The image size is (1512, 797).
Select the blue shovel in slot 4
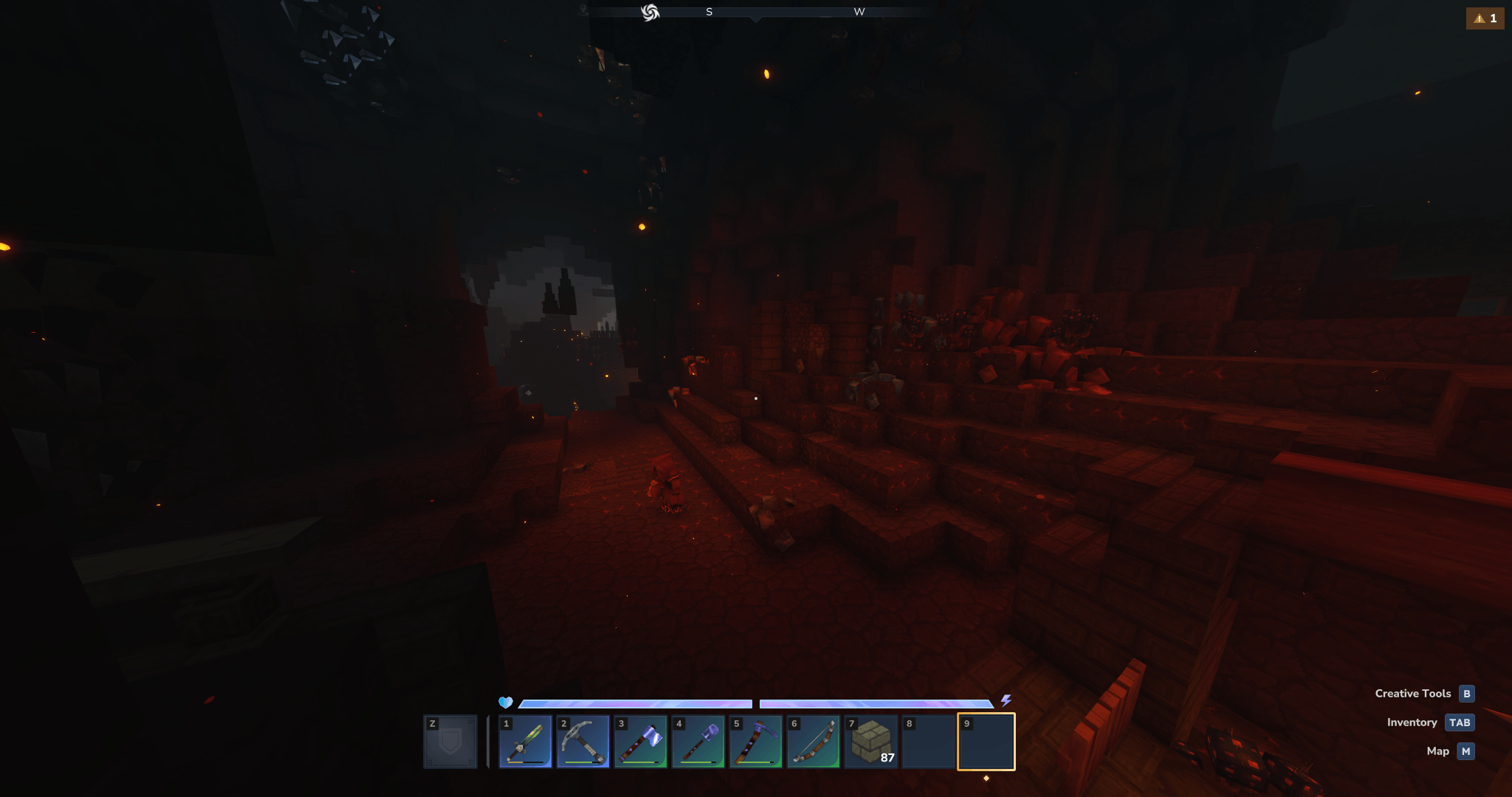[x=698, y=742]
